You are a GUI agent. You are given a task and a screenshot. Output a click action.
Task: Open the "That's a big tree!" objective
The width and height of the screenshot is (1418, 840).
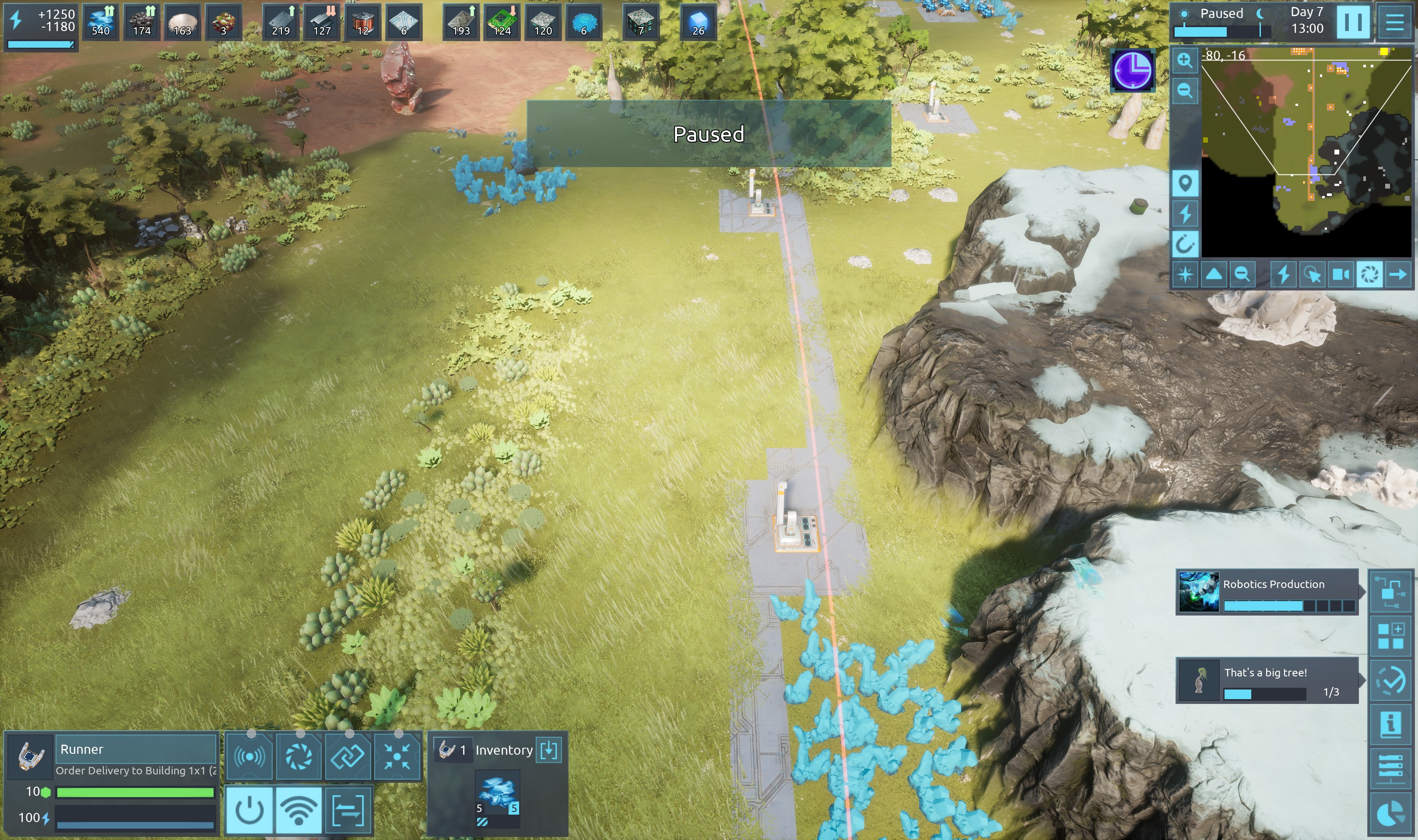[x=1267, y=680]
